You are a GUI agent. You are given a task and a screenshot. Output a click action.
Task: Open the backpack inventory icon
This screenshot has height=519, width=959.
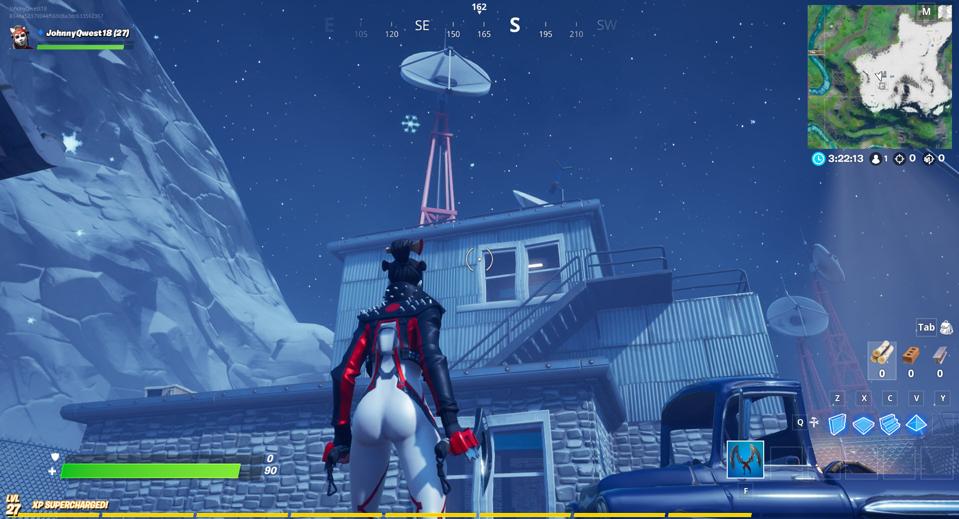946,328
